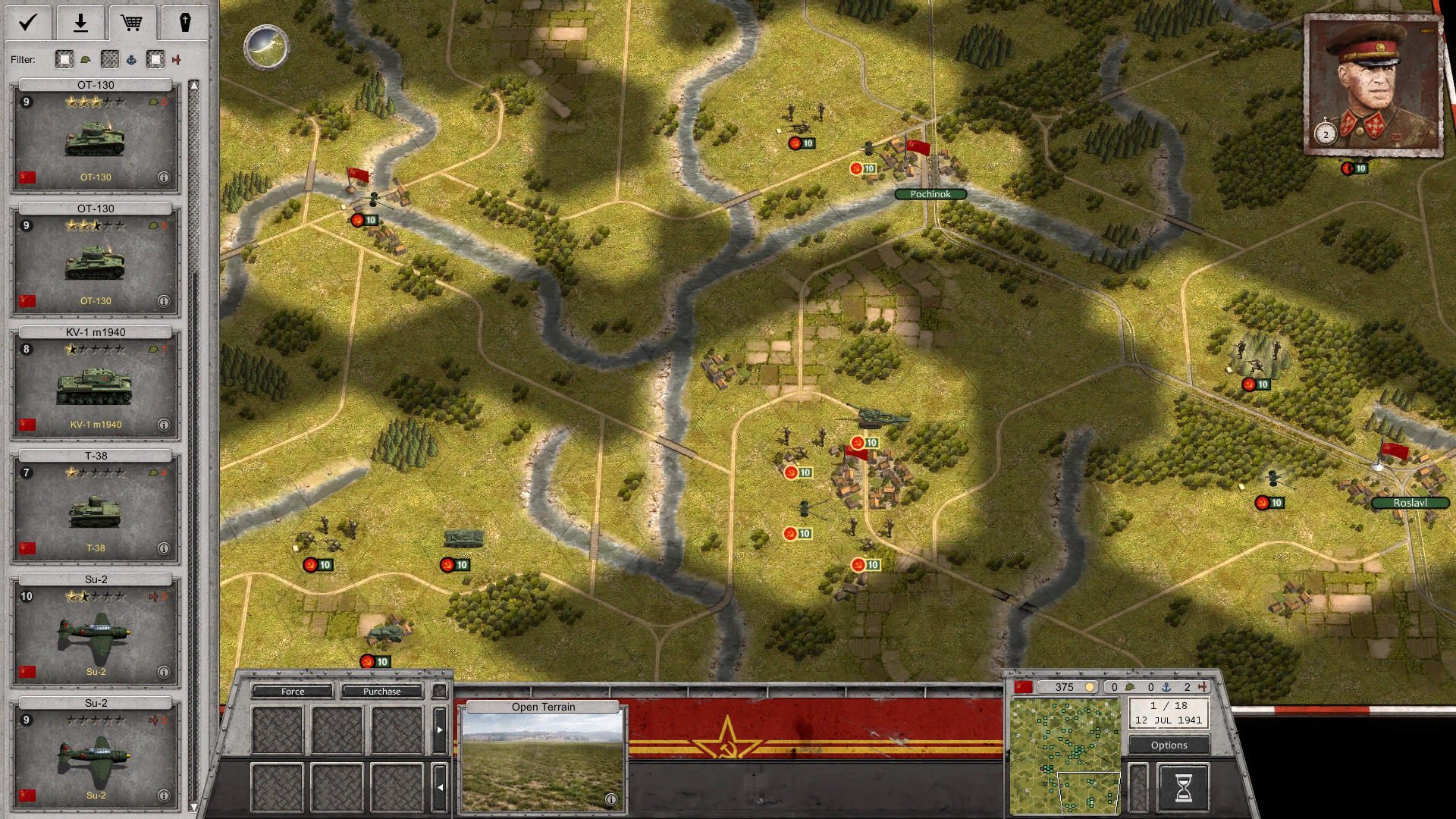Select the coffin Losses tab
1456x819 pixels.
coord(186,23)
